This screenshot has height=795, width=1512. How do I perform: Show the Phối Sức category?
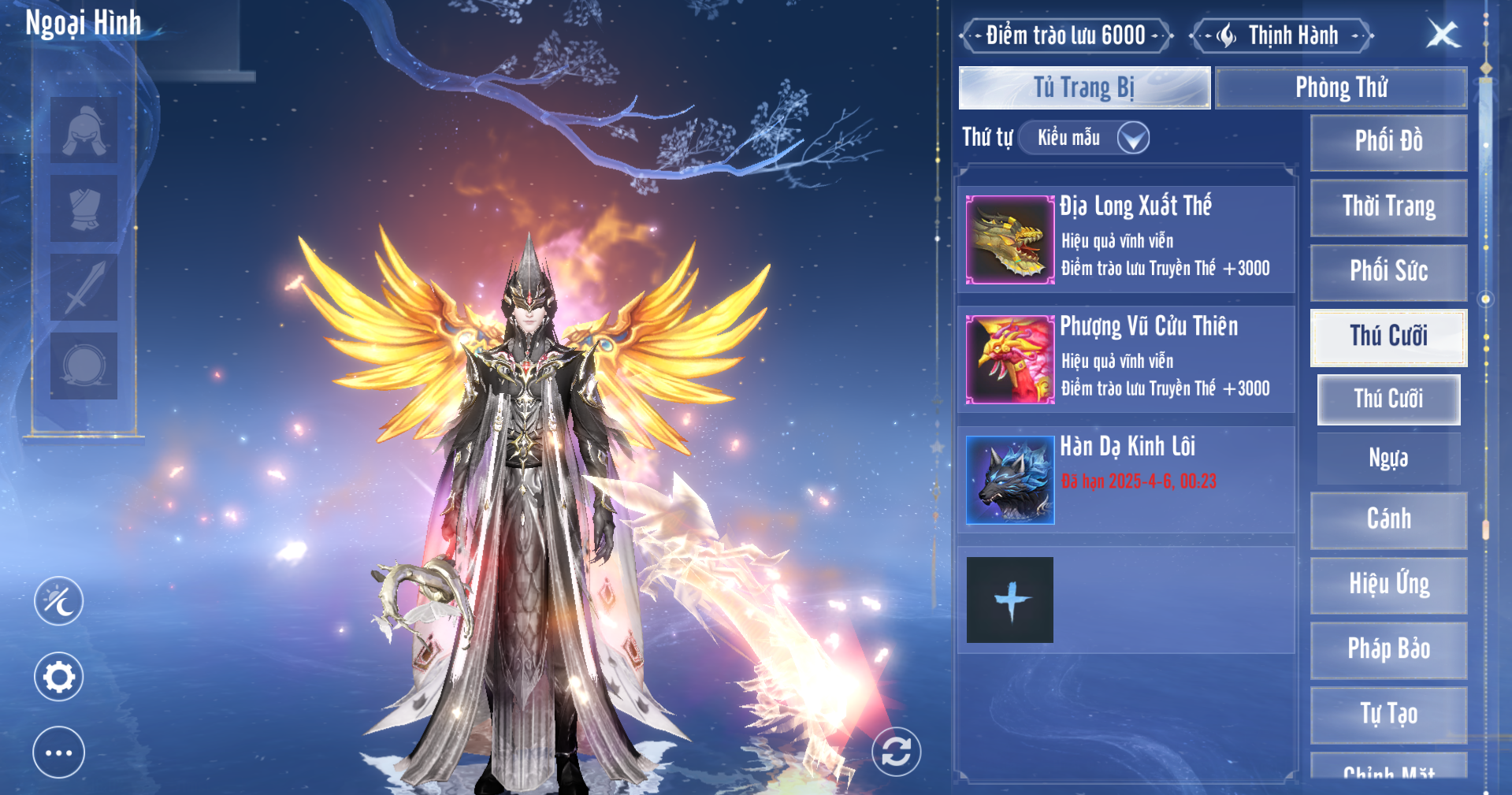(x=1388, y=271)
